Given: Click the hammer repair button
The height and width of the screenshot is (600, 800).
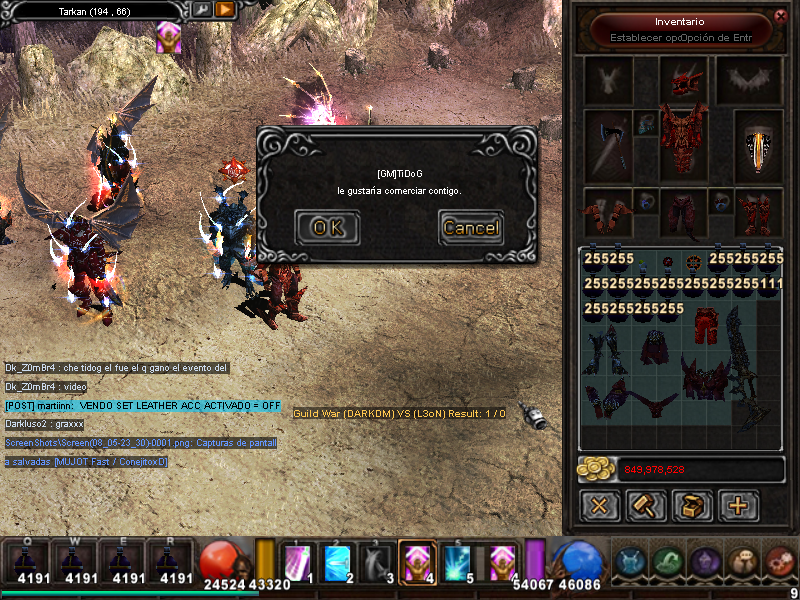Looking at the screenshot, I should point(646,505).
